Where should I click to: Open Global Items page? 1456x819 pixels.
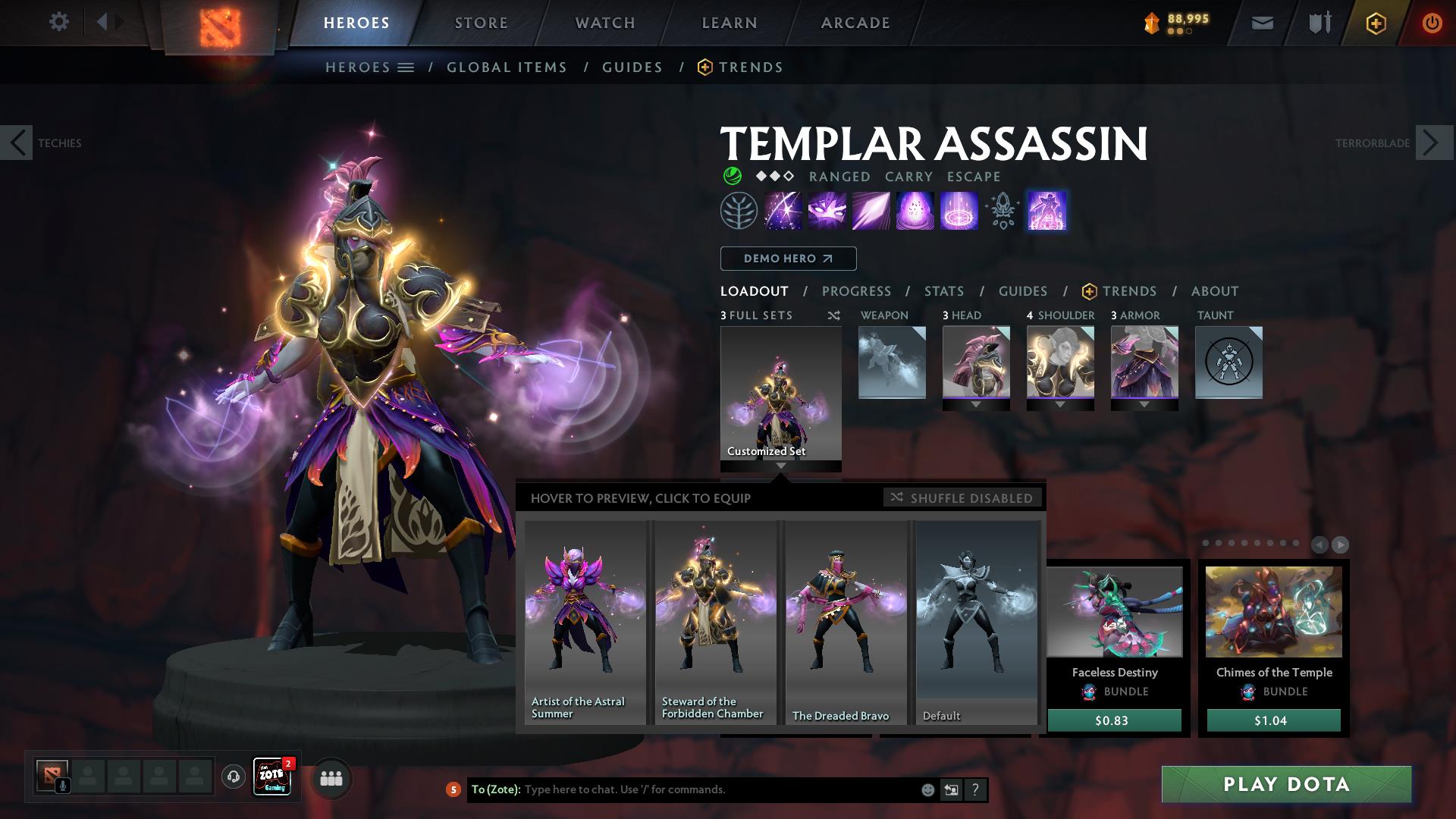pyautogui.click(x=507, y=67)
